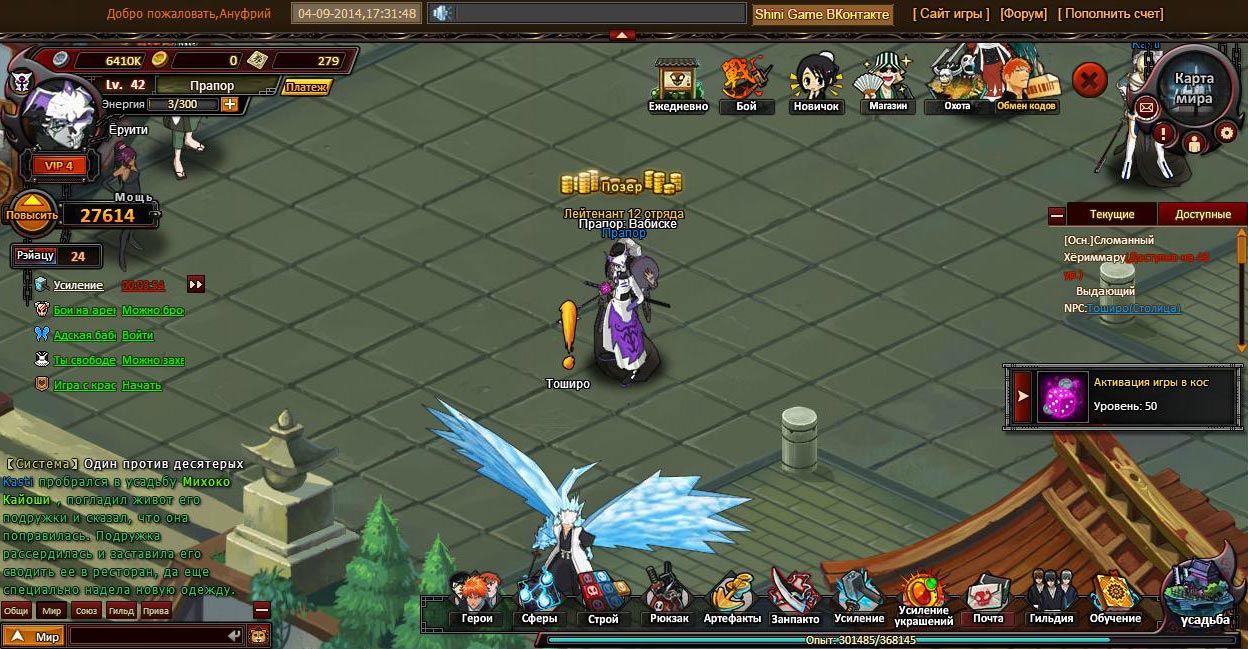
Task: Open the Обмен кодов code exchange
Action: click(x=1027, y=85)
